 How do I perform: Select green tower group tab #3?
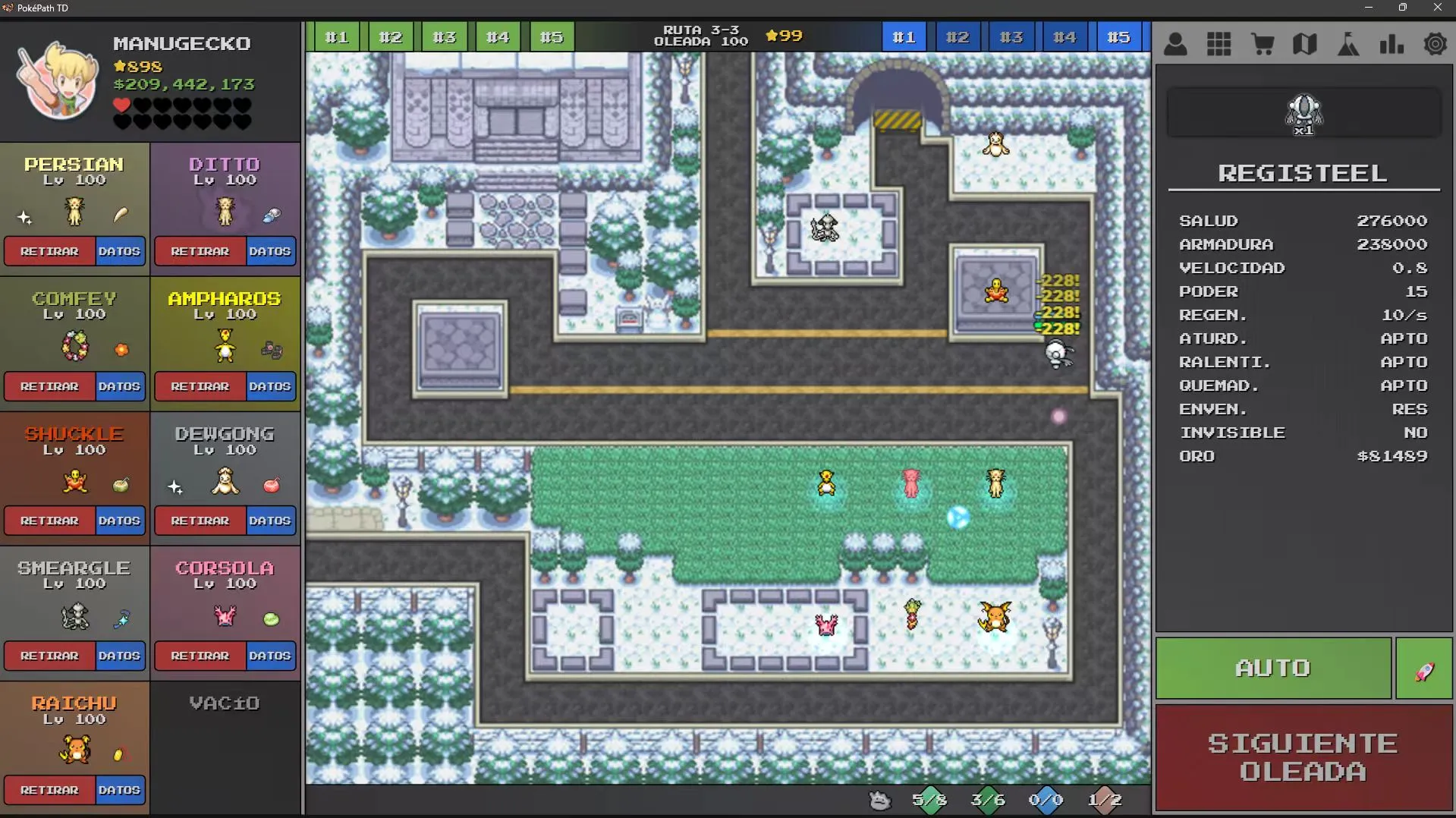444,36
